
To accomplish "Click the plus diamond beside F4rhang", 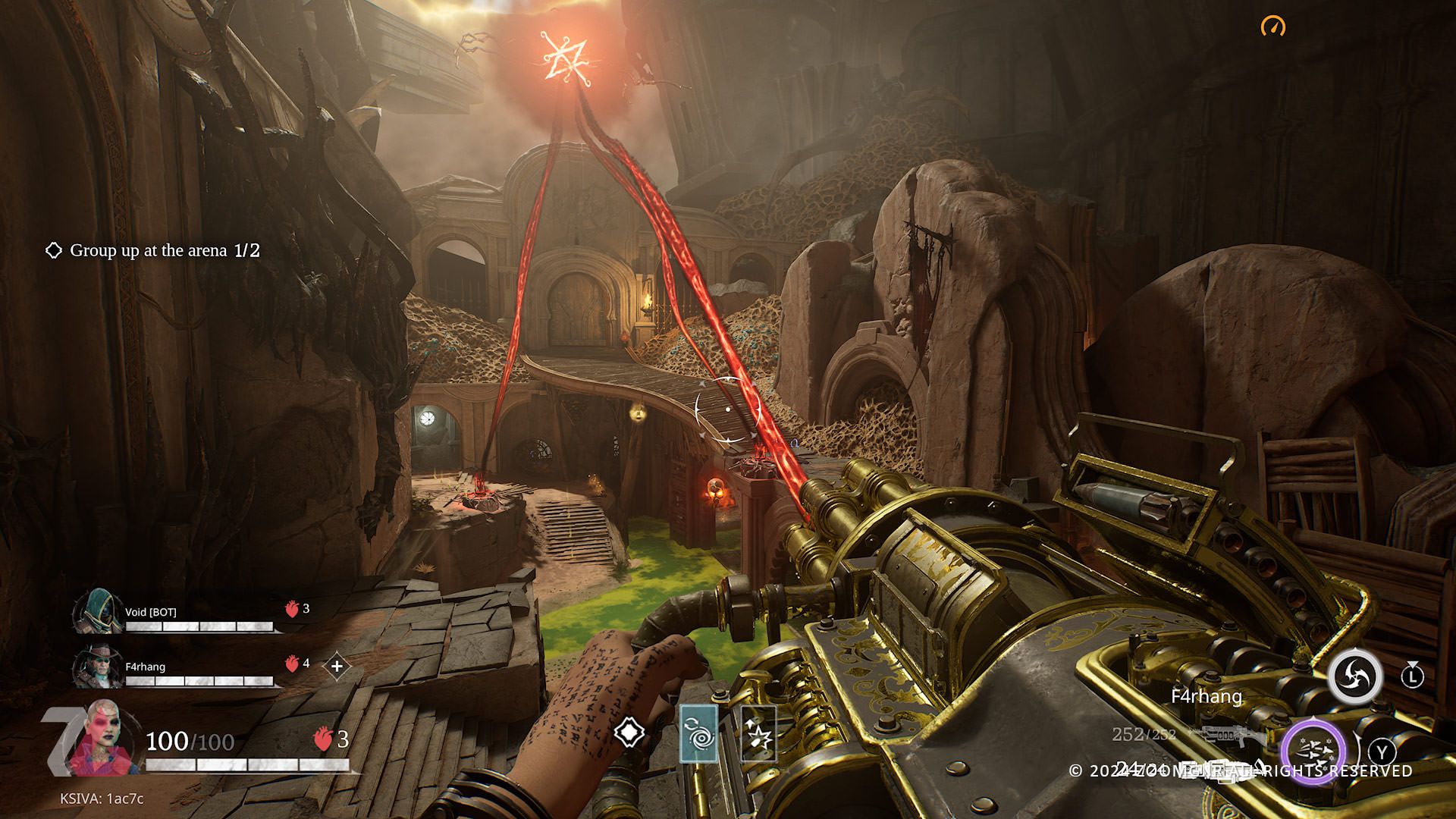I will point(337,667).
